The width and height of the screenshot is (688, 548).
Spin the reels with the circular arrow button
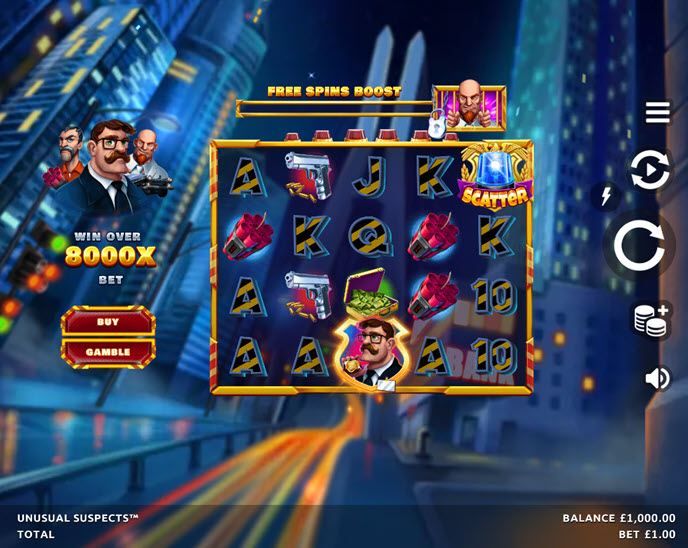point(639,245)
